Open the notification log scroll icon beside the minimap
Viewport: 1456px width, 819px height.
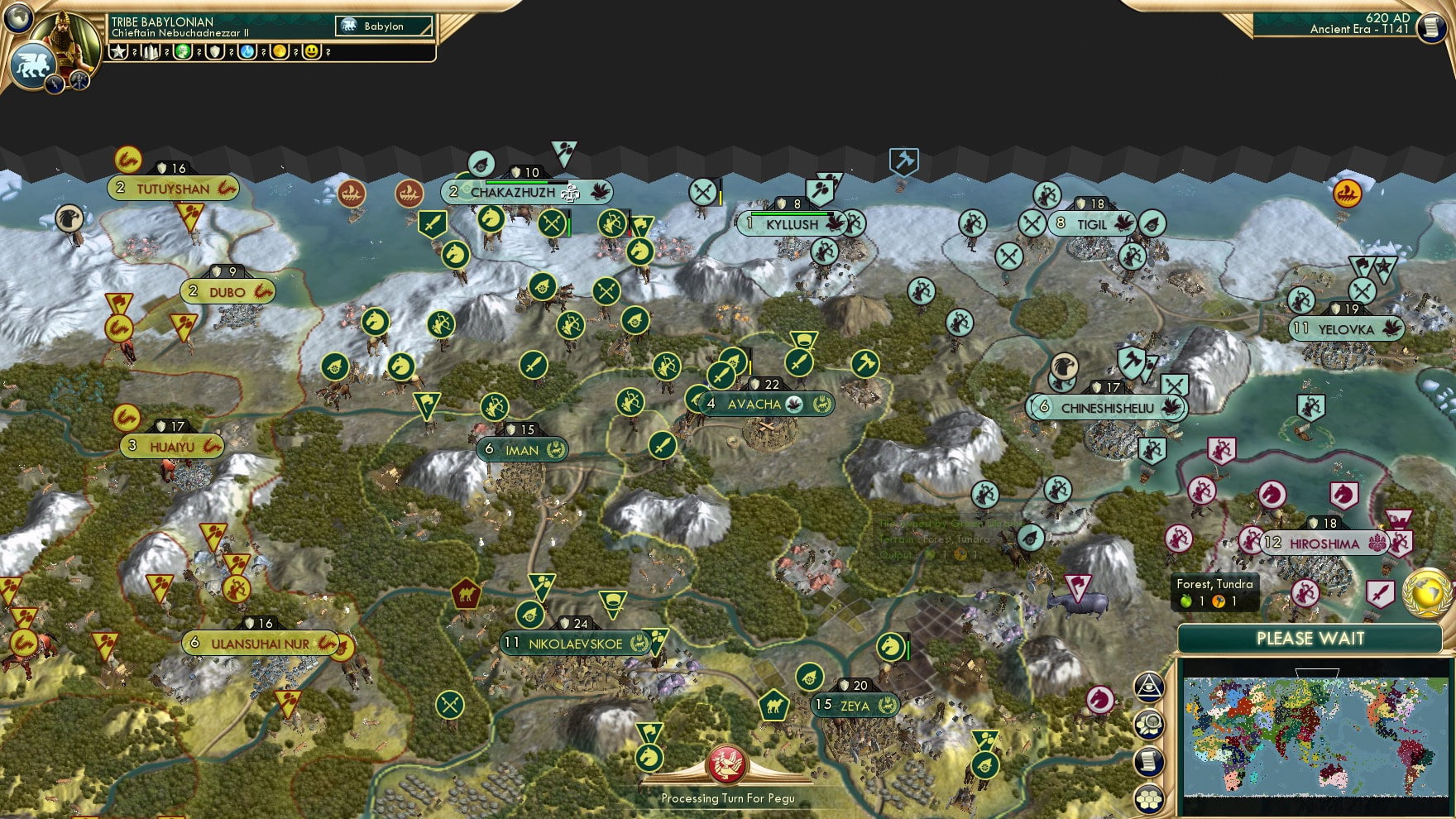(1149, 761)
